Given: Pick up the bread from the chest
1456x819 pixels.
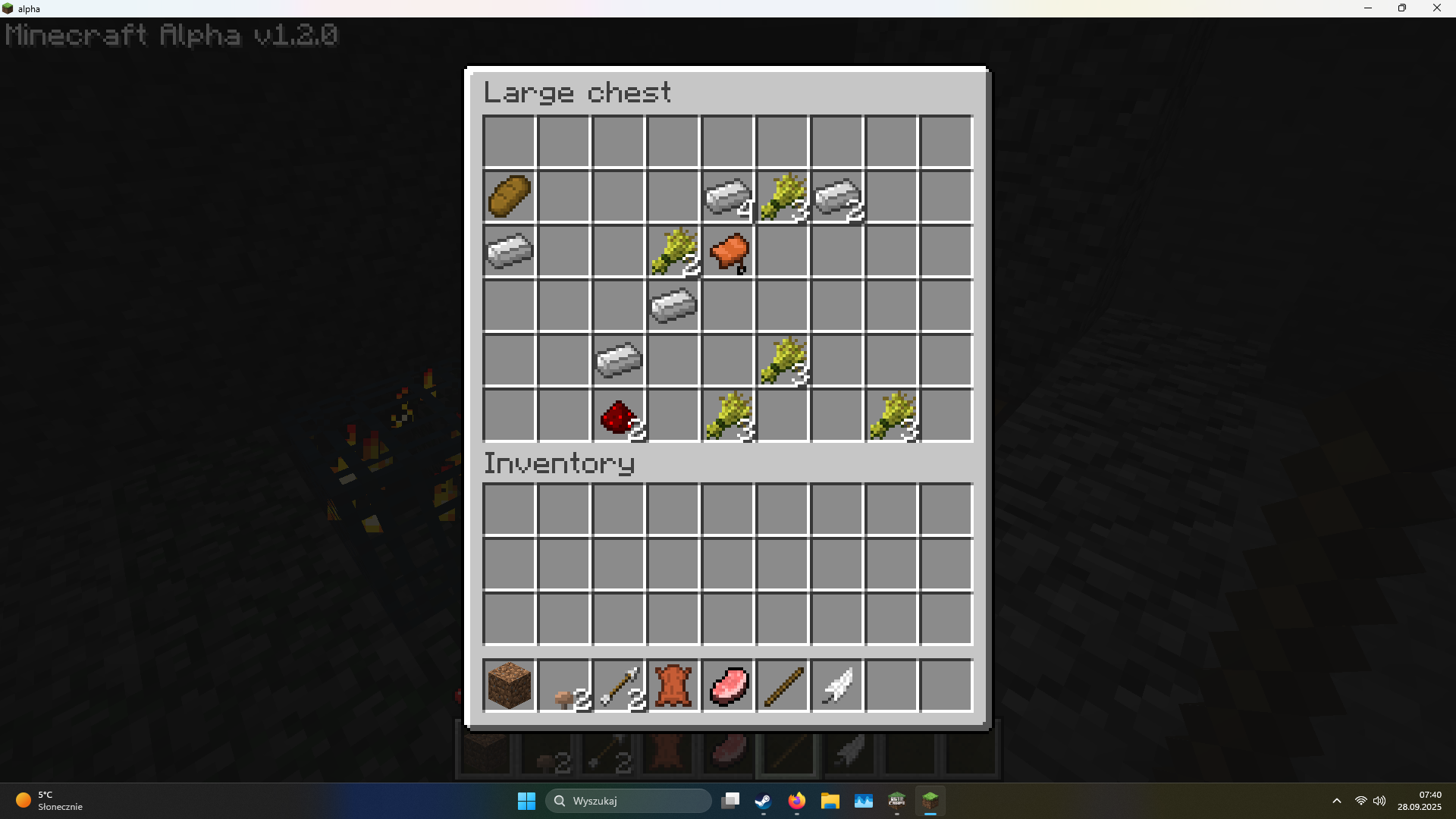Looking at the screenshot, I should pyautogui.click(x=510, y=196).
